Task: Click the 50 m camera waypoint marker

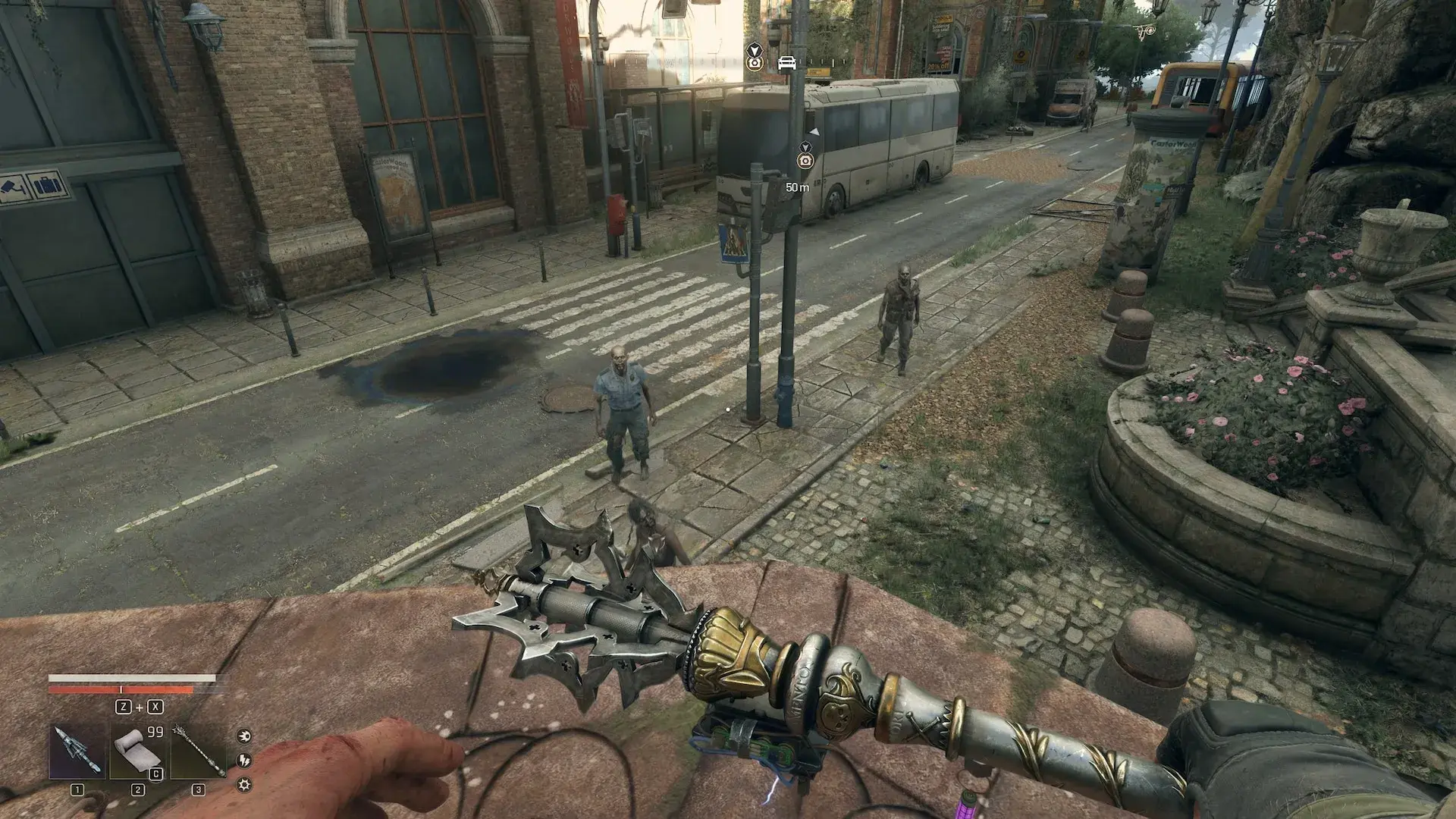Action: coord(805,160)
